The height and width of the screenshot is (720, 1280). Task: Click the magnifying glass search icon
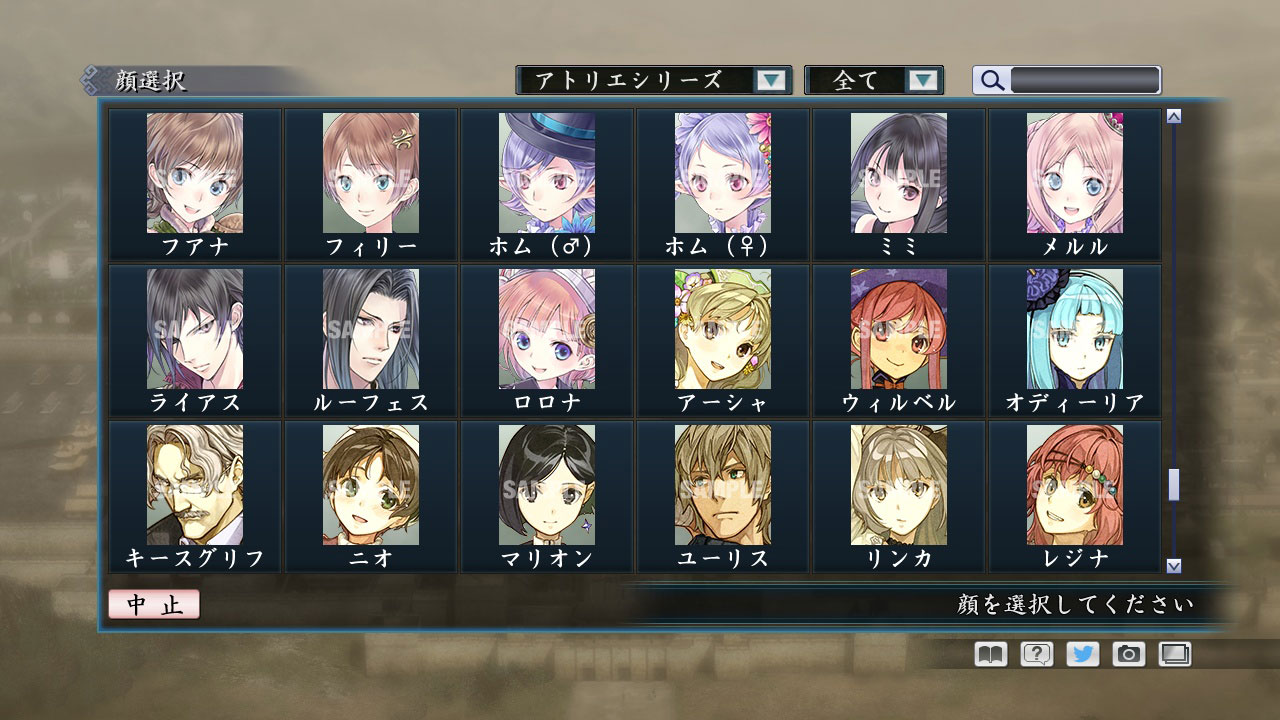(990, 81)
